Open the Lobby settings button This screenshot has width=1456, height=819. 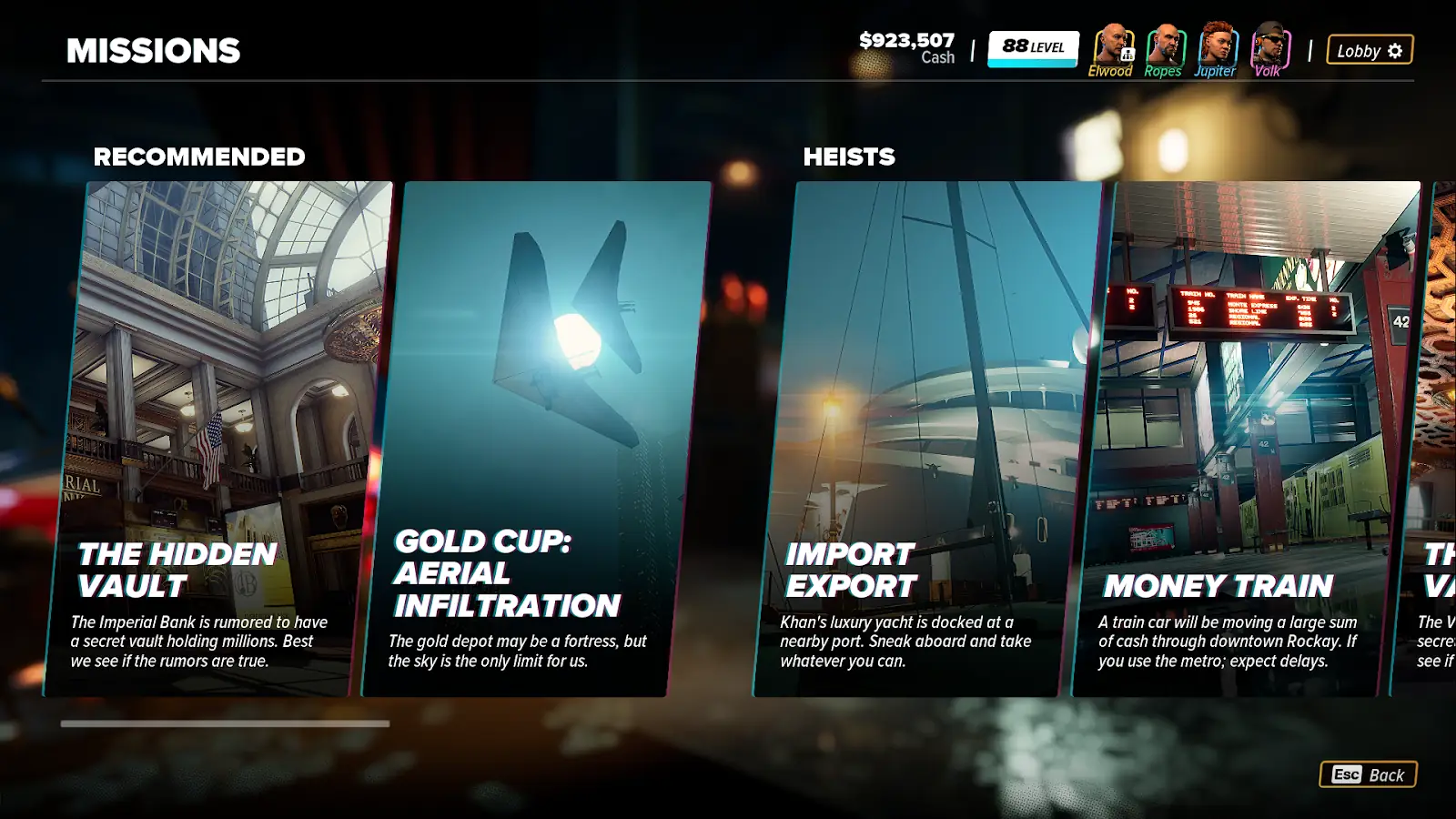pos(1369,50)
